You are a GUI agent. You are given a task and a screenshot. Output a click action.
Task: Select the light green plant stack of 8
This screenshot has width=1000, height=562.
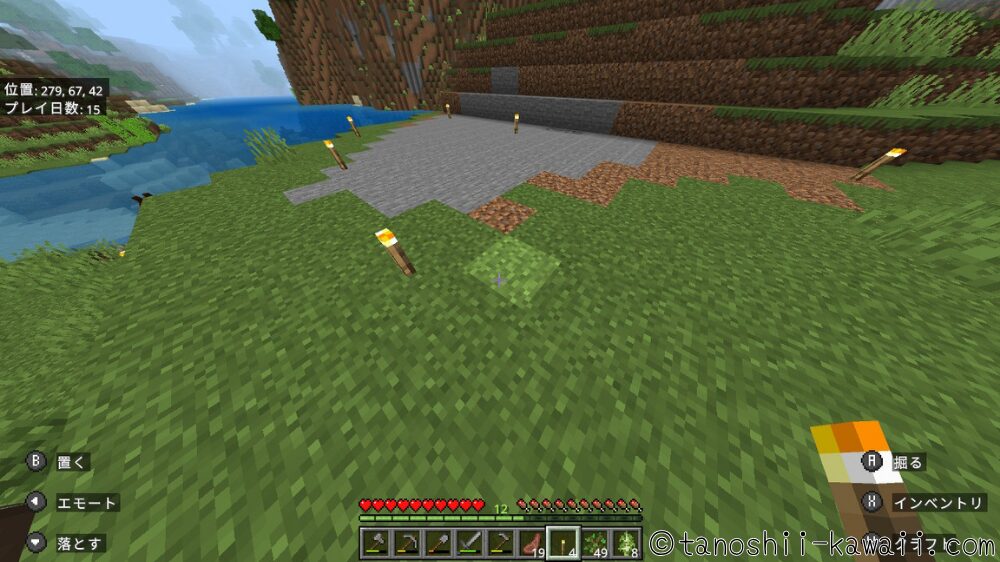(626, 543)
